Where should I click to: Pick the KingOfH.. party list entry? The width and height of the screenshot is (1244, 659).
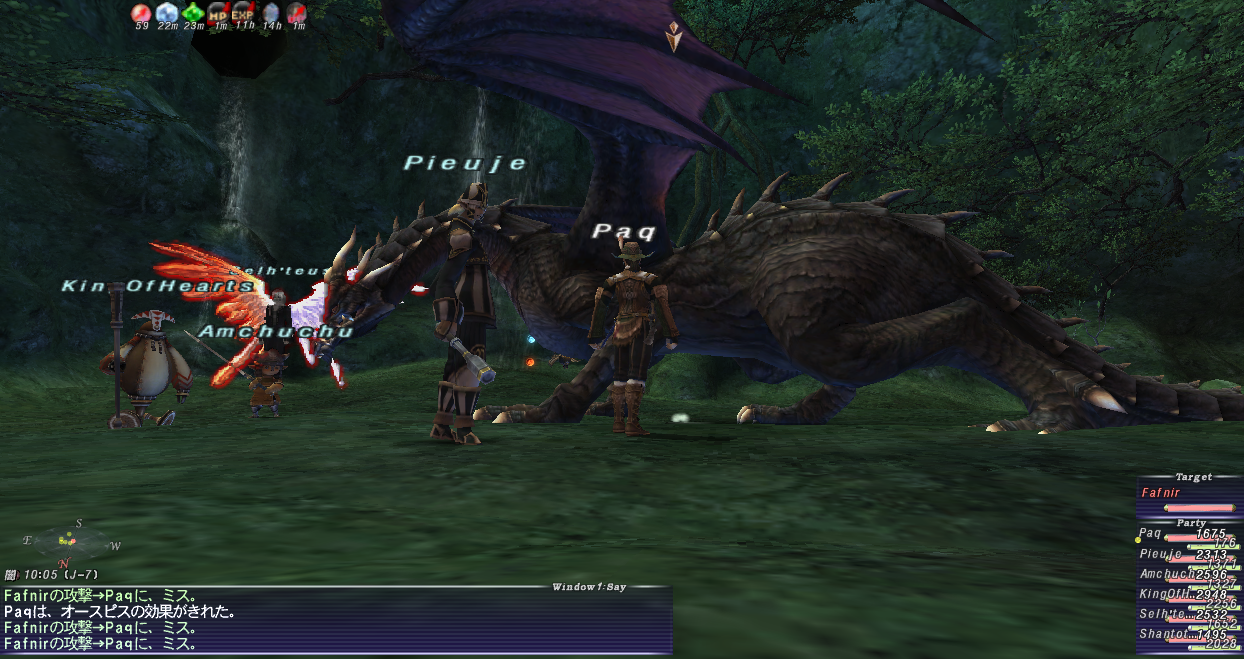pos(1166,594)
